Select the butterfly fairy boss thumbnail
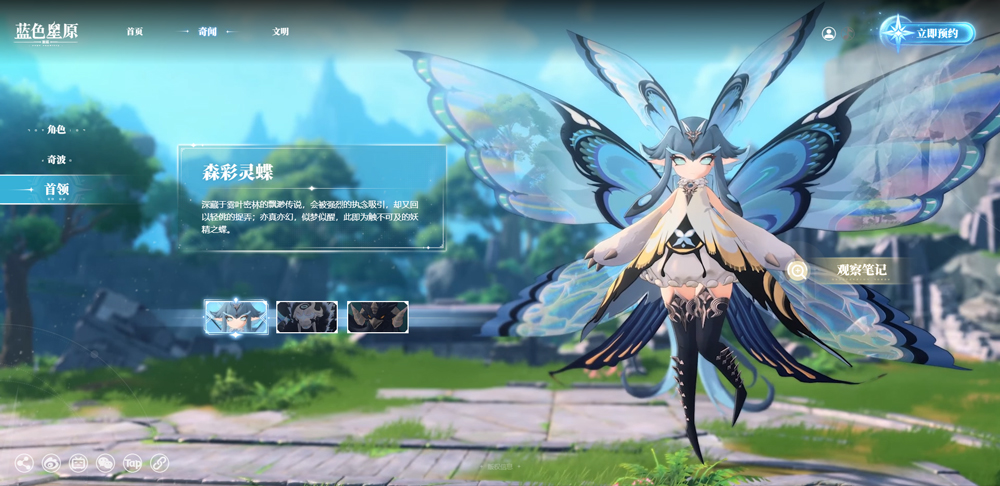 (x=236, y=316)
